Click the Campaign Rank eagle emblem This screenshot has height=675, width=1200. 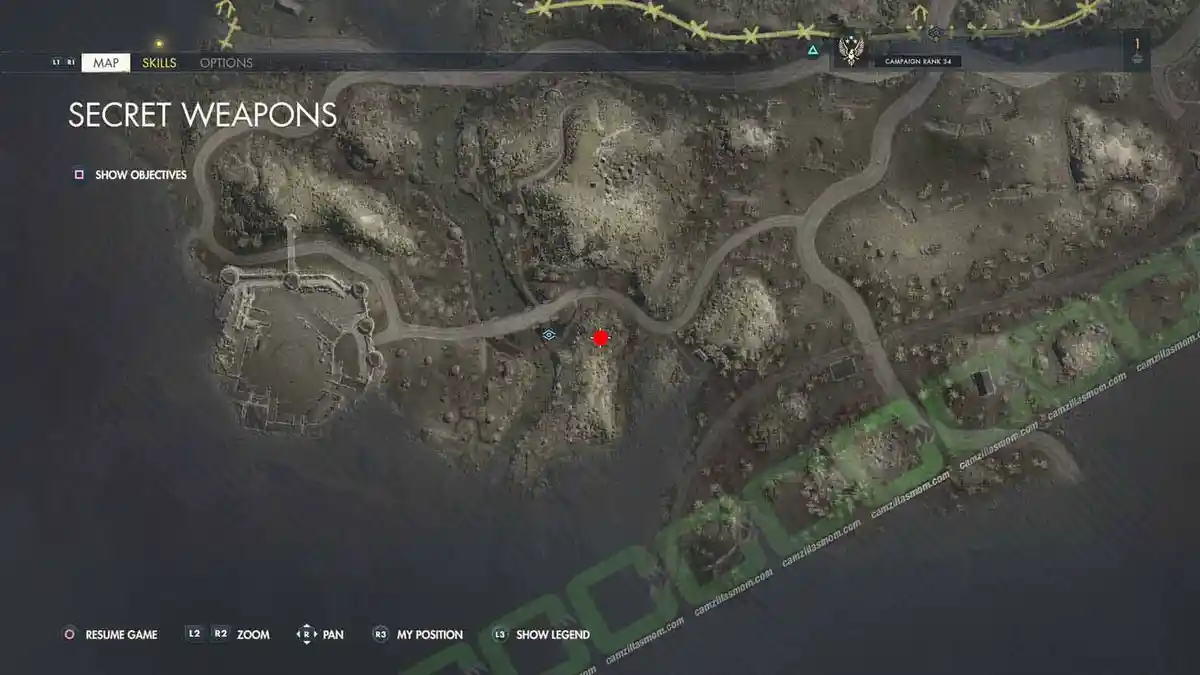point(852,49)
